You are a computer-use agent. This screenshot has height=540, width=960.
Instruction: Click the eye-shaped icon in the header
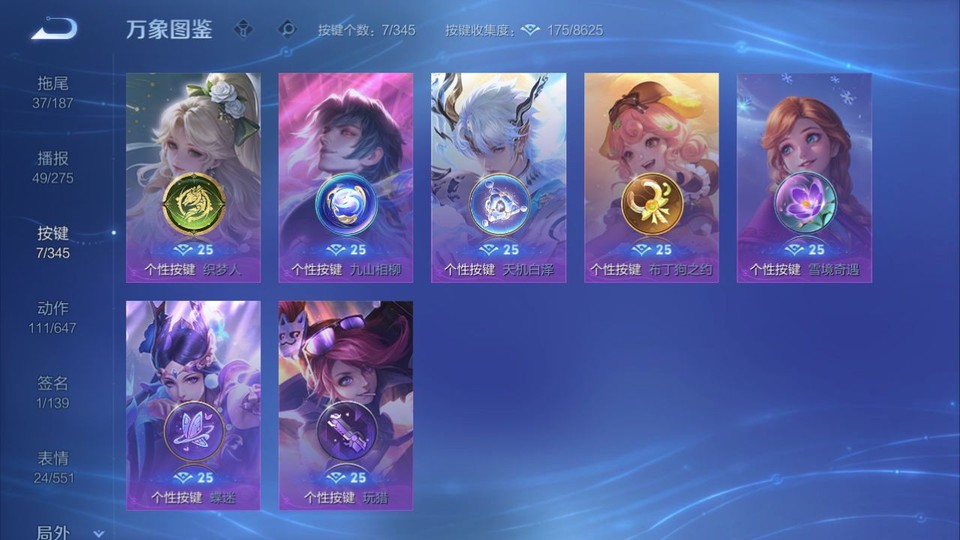click(x=287, y=29)
